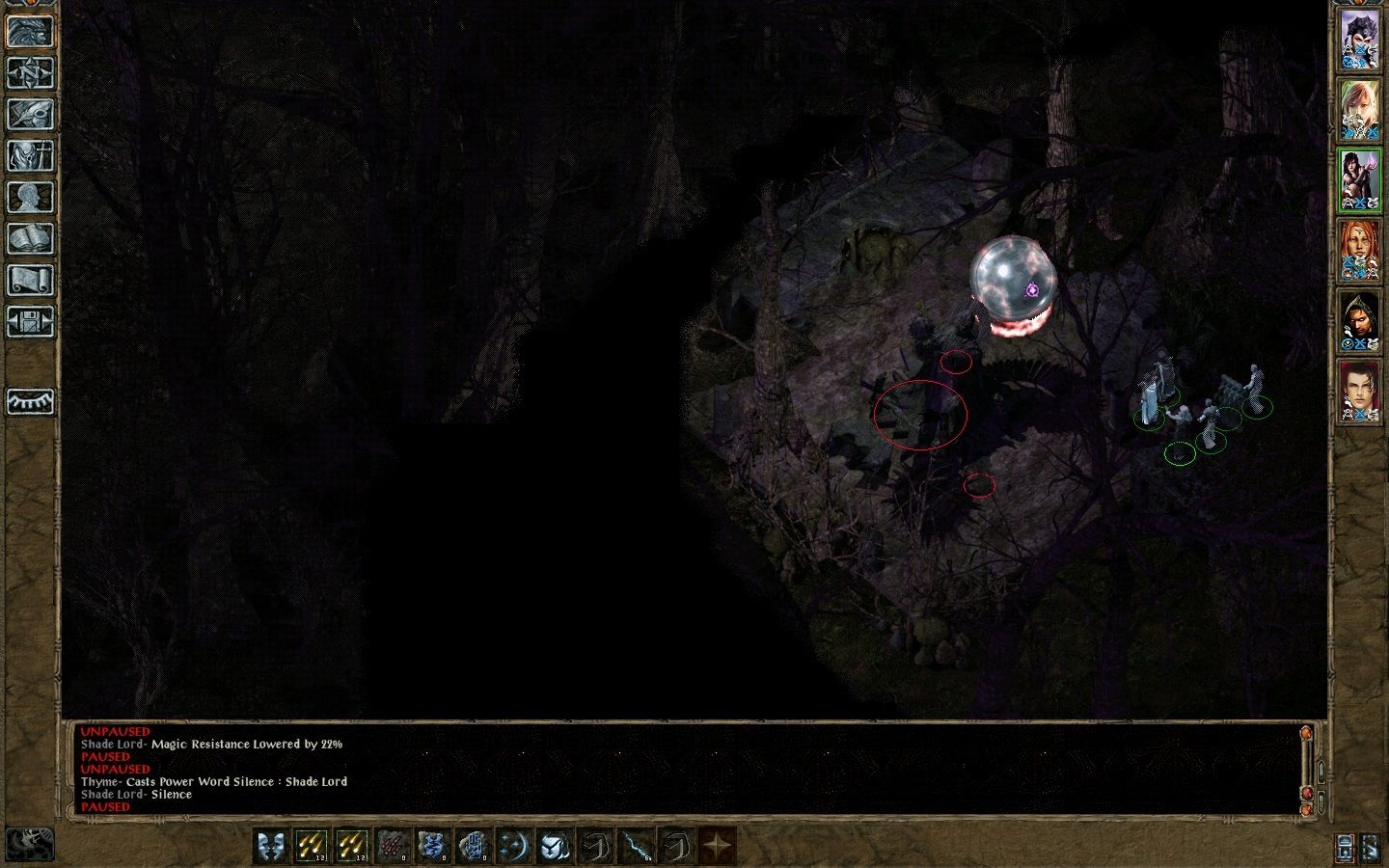Activate the crescent moon and stars ability
1389x868 pixels.
tap(513, 847)
